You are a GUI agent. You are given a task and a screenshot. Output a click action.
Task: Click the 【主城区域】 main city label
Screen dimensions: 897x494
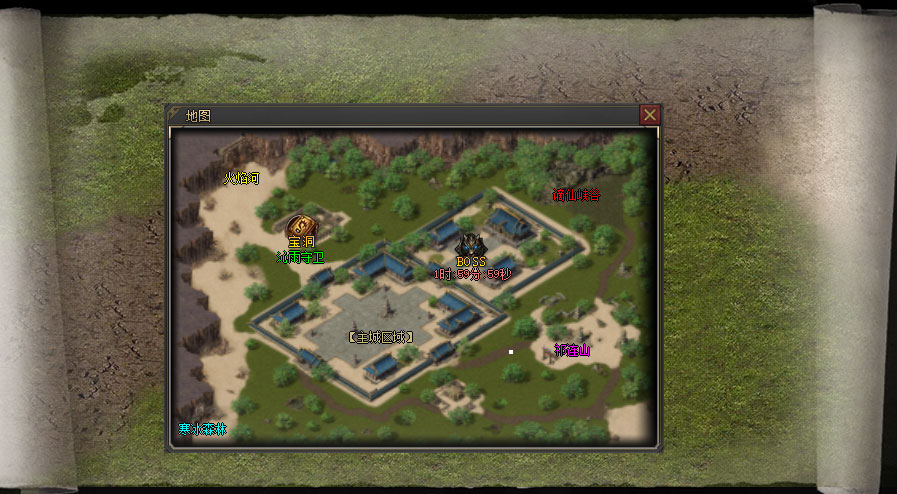tap(381, 337)
